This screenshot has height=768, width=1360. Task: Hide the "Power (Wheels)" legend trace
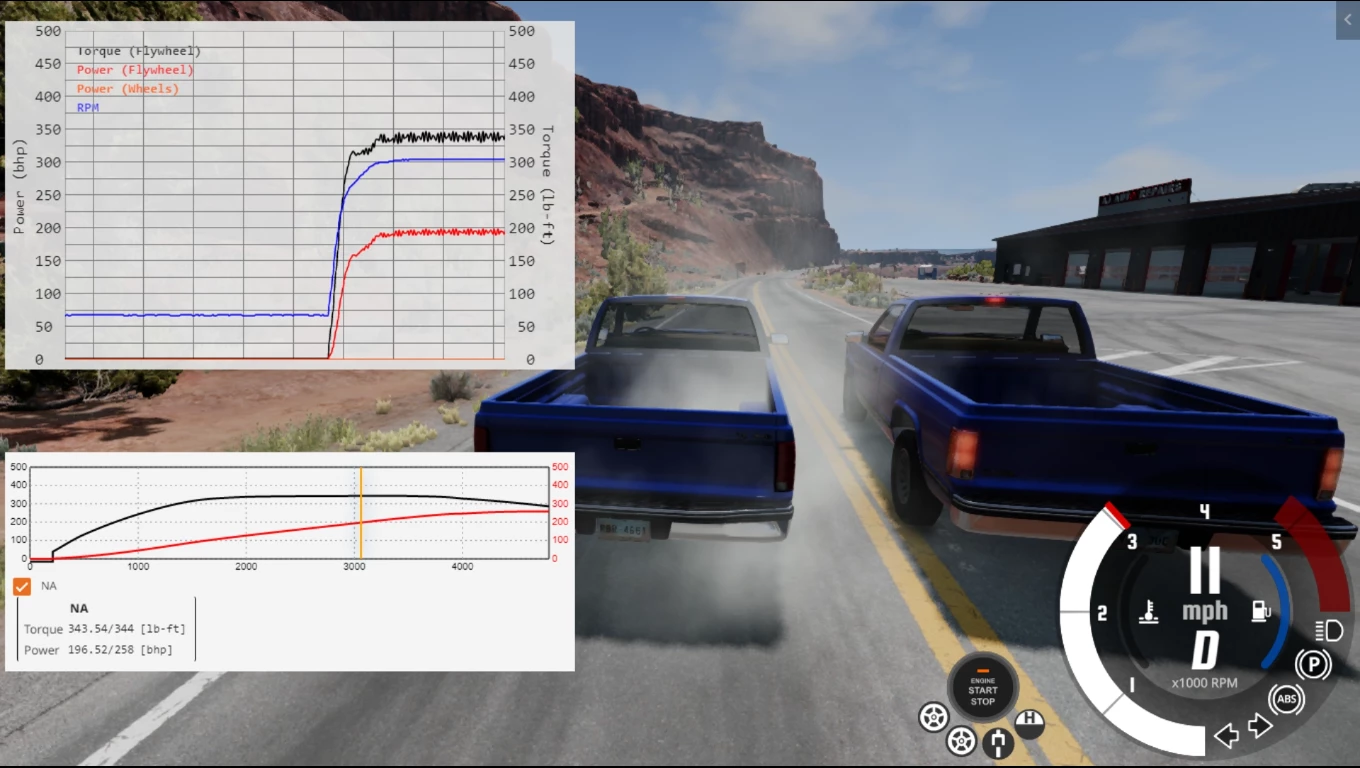point(128,88)
